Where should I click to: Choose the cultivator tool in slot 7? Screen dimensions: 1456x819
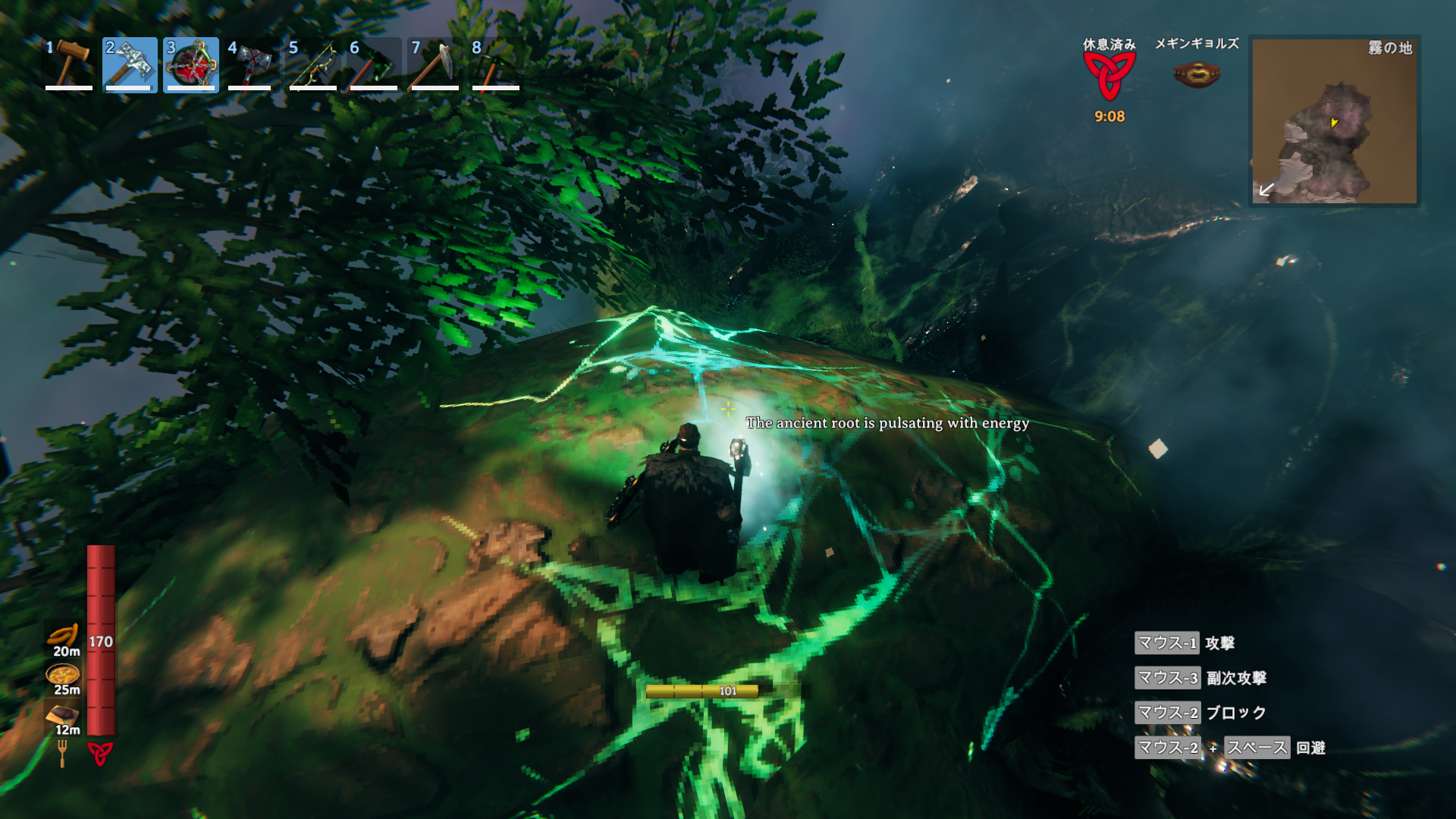(x=435, y=64)
